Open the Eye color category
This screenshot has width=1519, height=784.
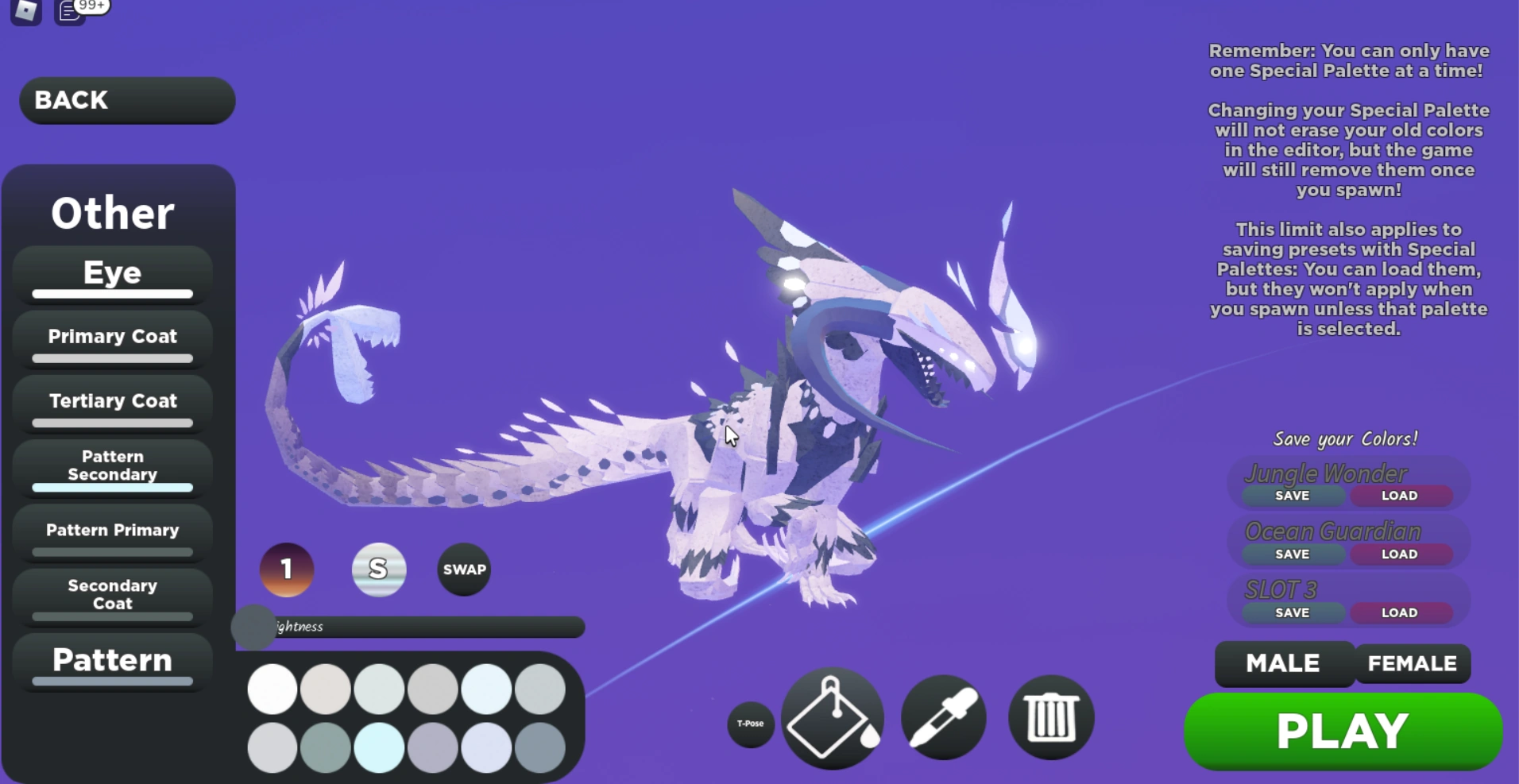pyautogui.click(x=111, y=273)
